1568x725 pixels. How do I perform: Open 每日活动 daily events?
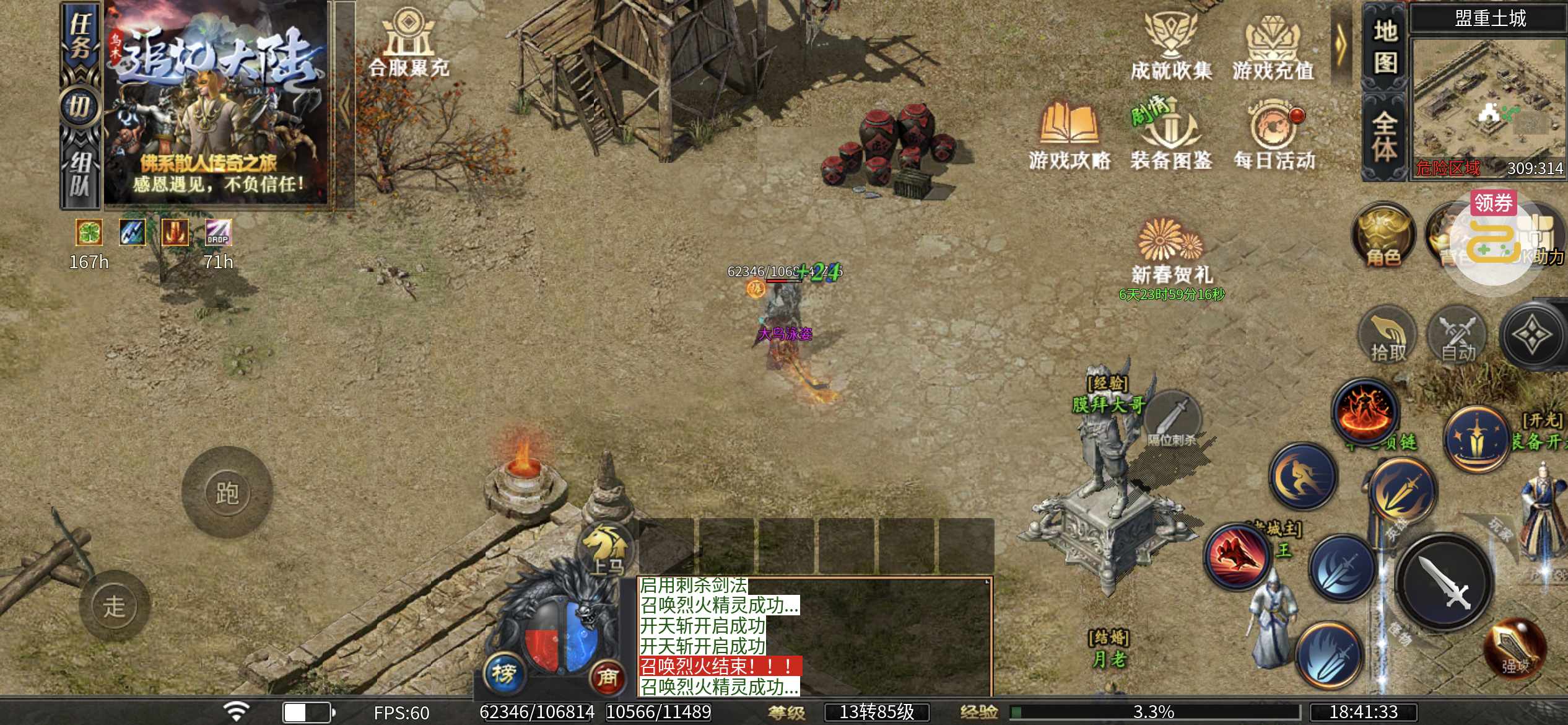click(1274, 135)
